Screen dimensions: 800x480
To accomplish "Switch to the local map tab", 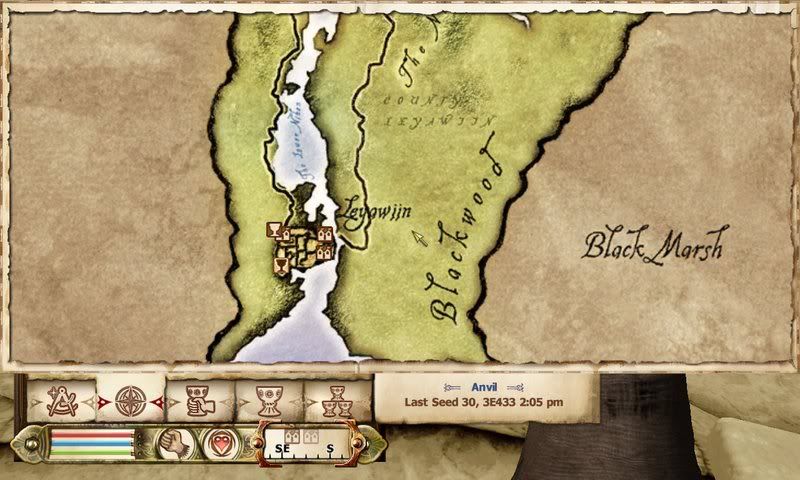I will (x=62, y=400).
